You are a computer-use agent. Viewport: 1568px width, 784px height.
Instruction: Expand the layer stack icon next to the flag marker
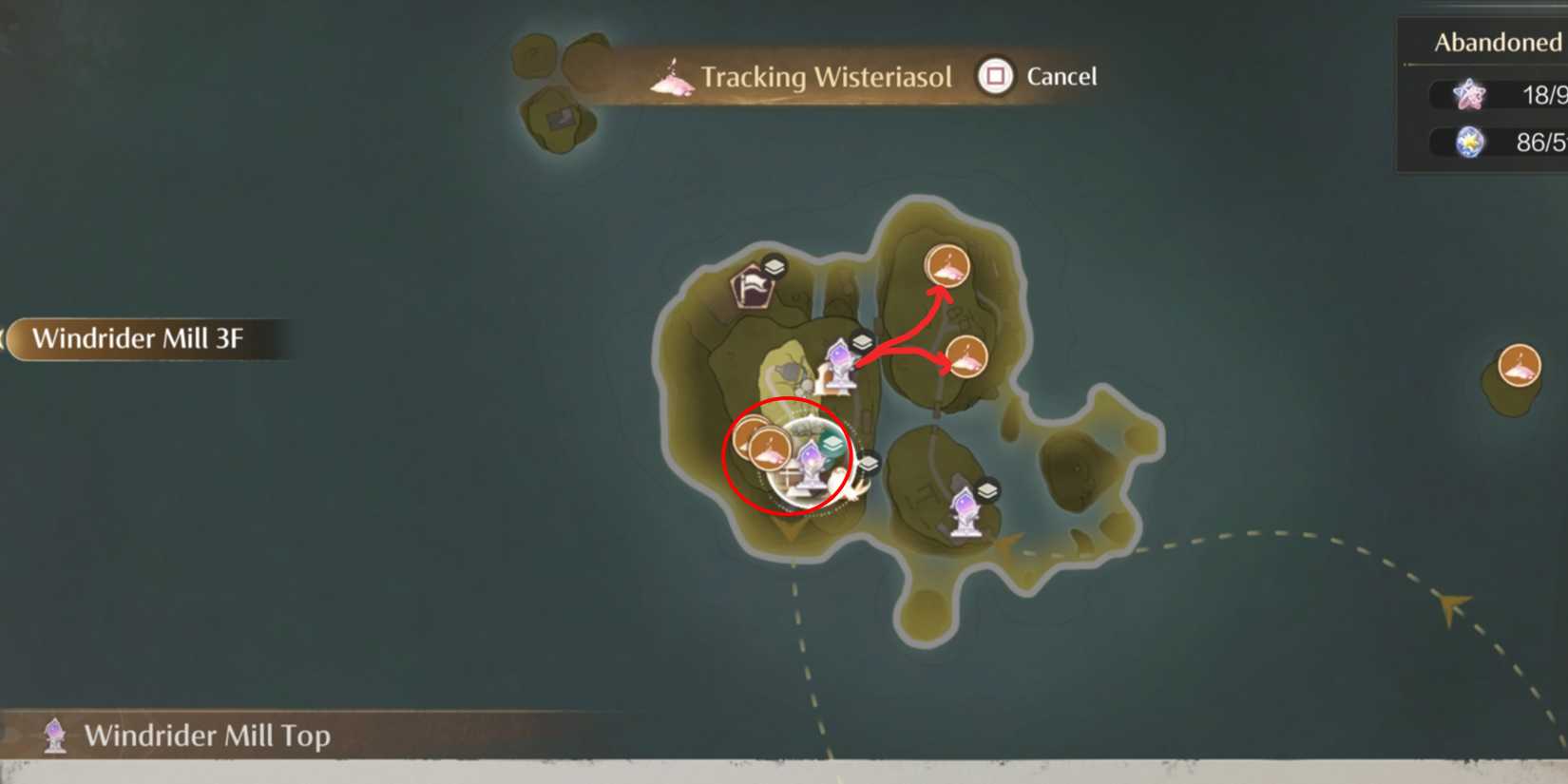click(773, 267)
